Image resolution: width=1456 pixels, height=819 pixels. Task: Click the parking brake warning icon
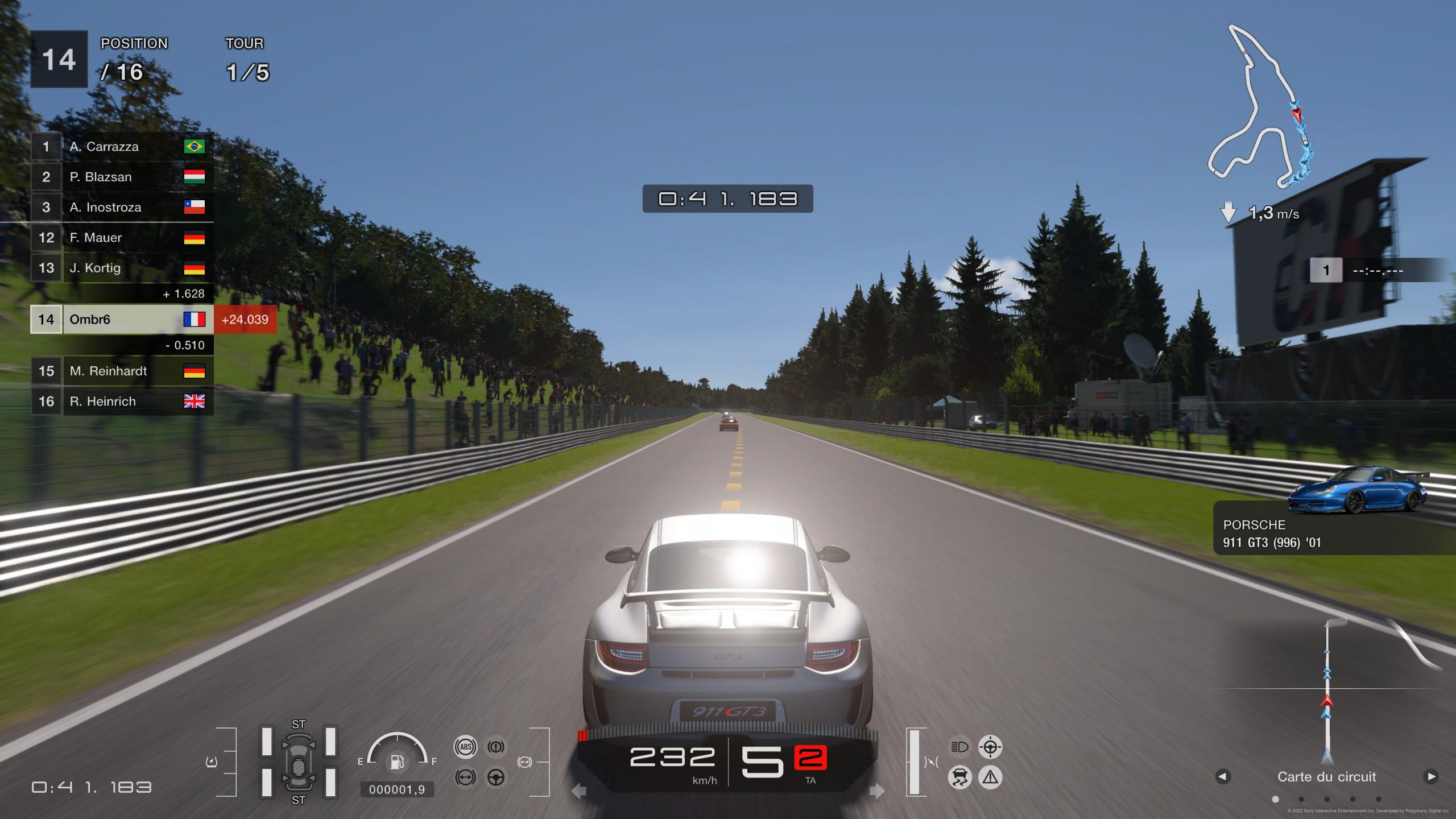[496, 747]
